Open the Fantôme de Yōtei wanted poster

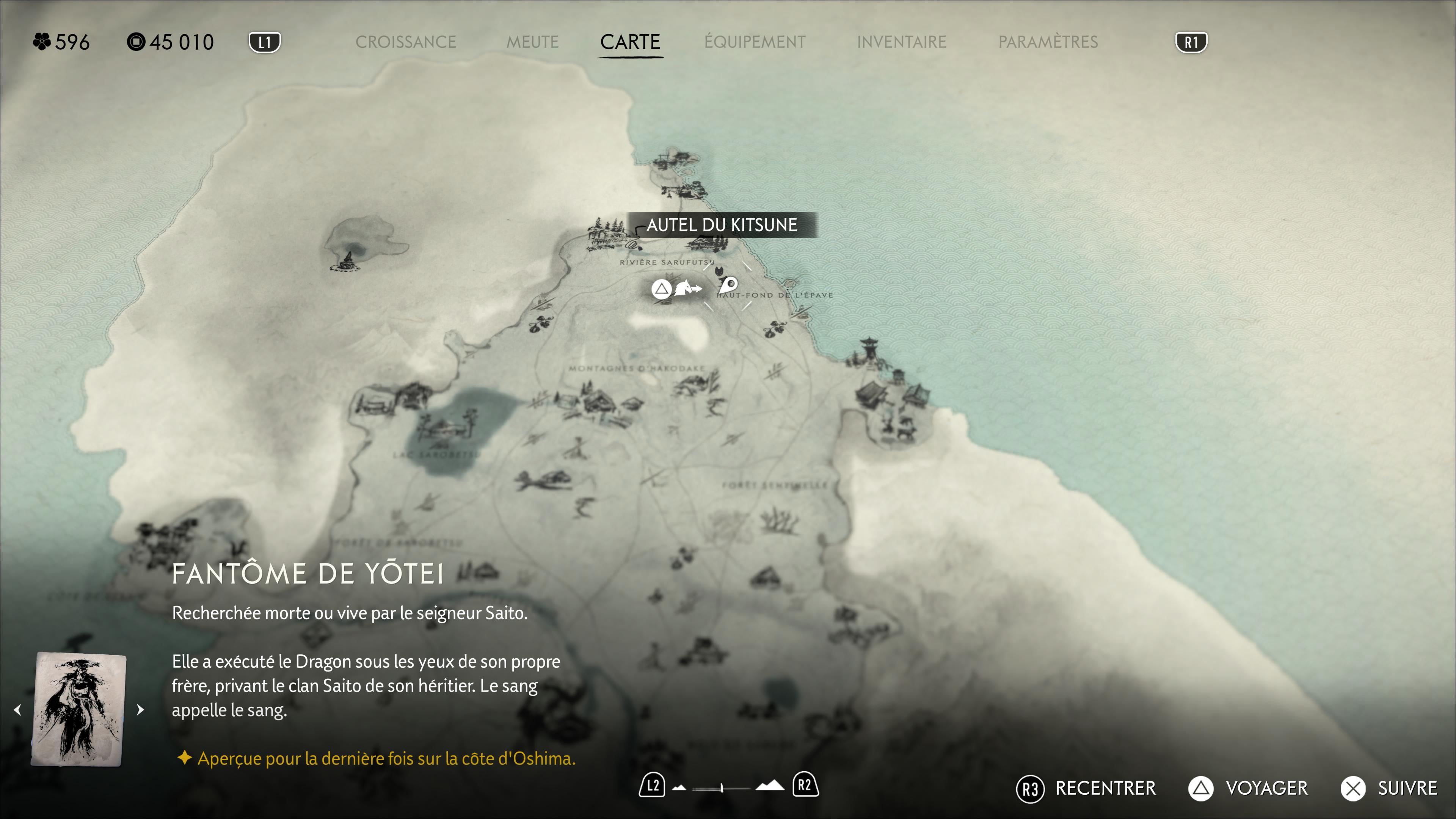[78, 709]
